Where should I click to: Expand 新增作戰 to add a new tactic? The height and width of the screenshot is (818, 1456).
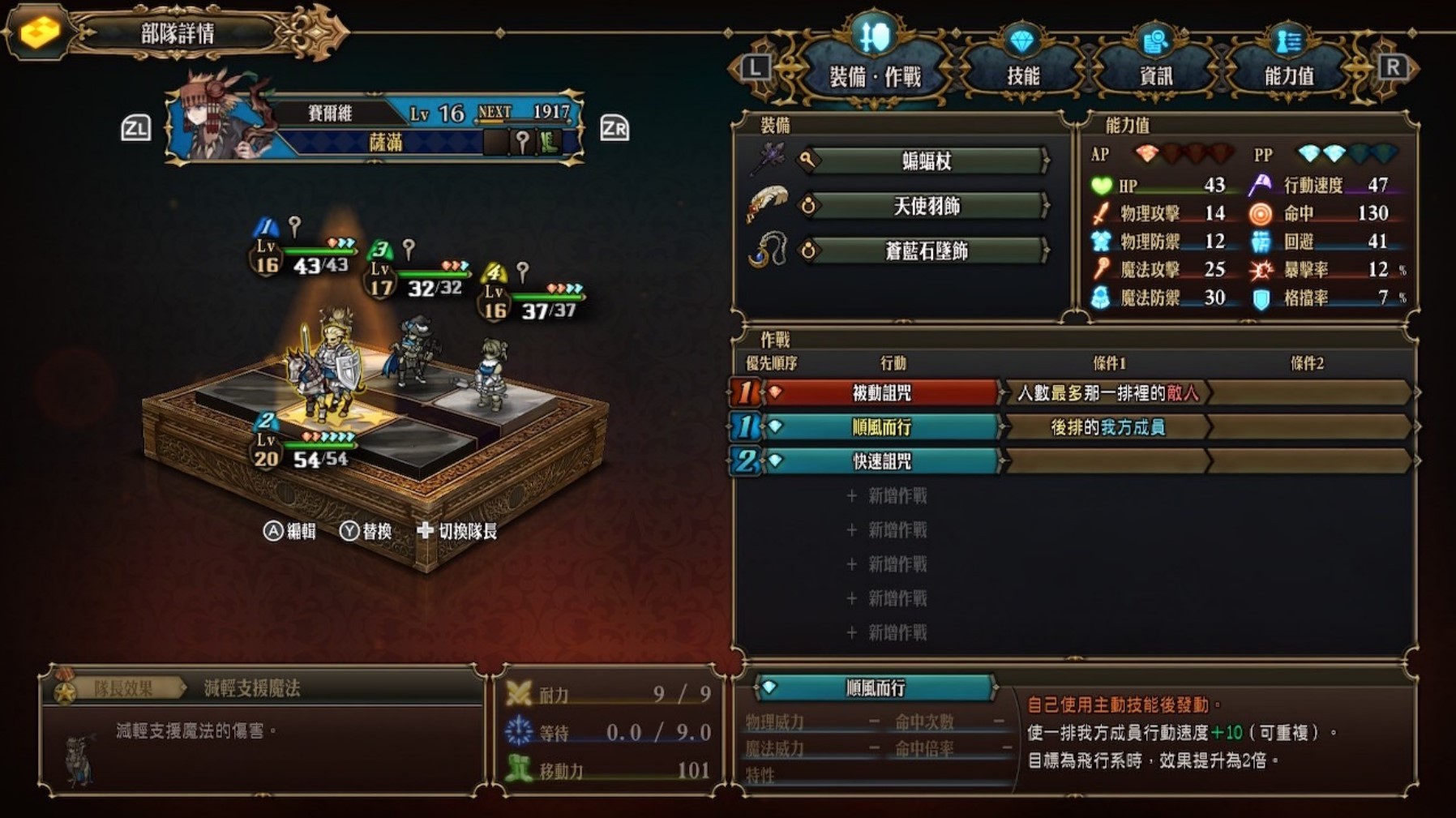[888, 495]
